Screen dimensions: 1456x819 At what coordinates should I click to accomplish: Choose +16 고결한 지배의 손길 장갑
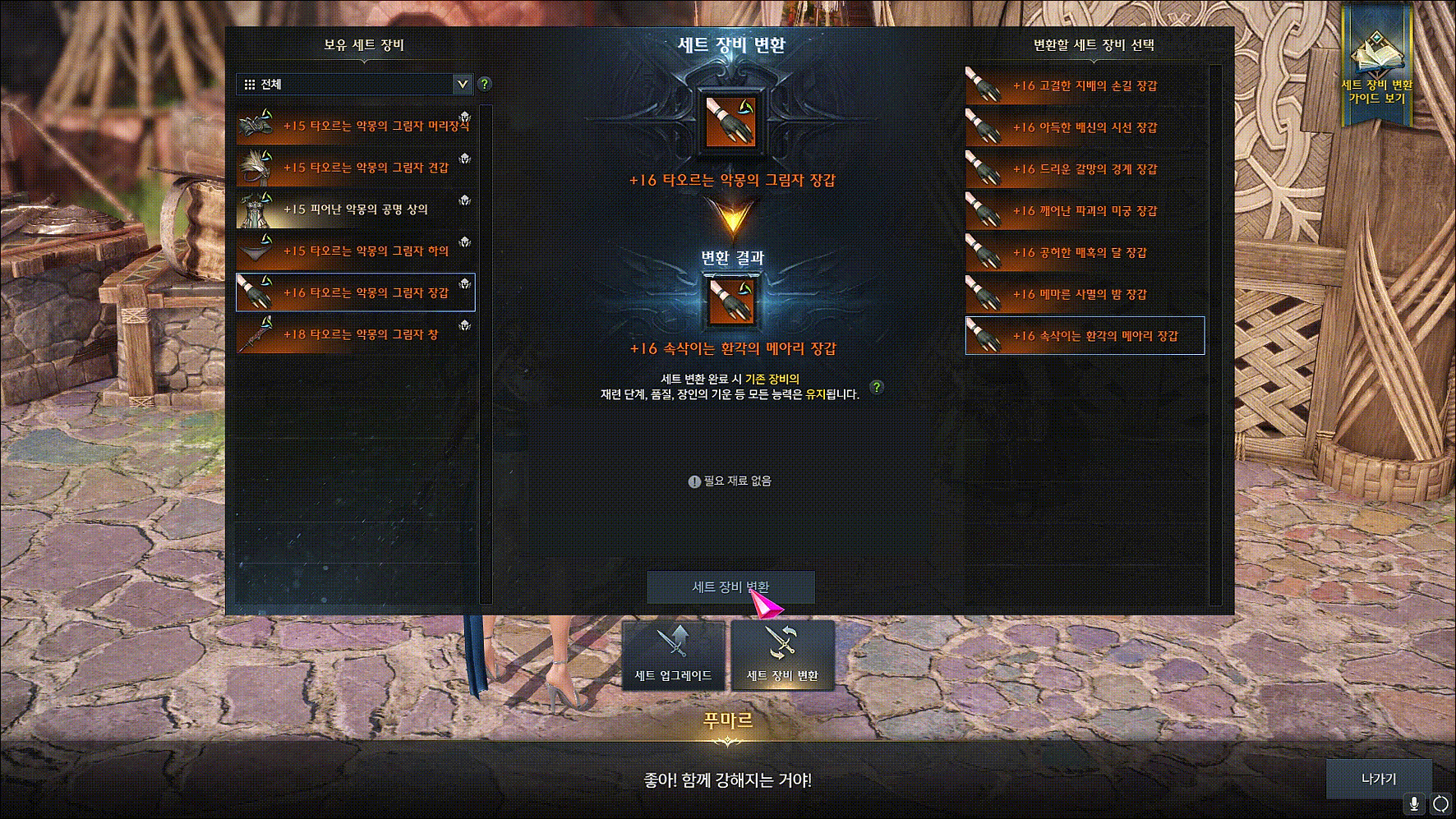(1085, 85)
